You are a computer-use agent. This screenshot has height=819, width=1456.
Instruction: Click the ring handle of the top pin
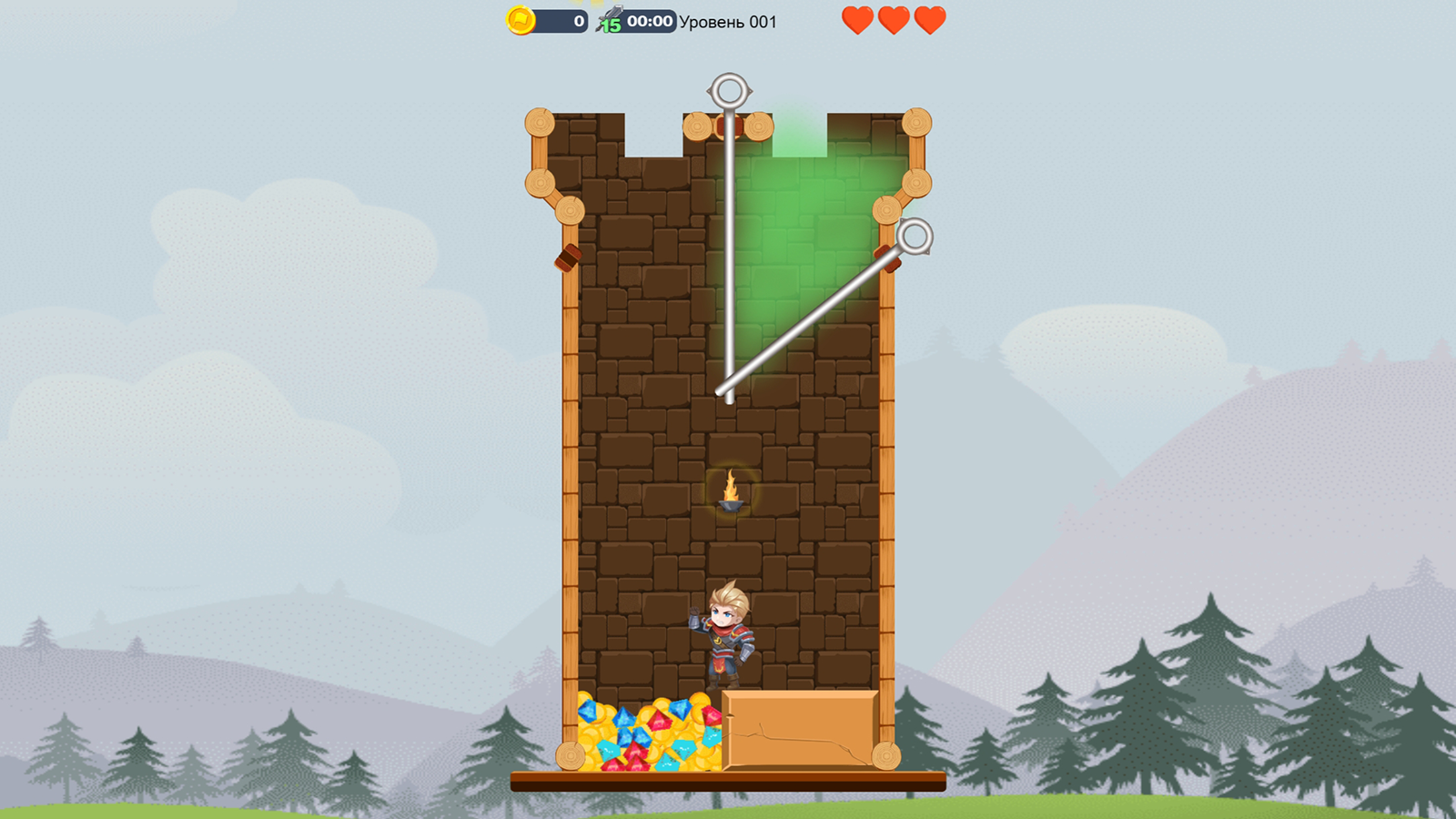[x=727, y=90]
